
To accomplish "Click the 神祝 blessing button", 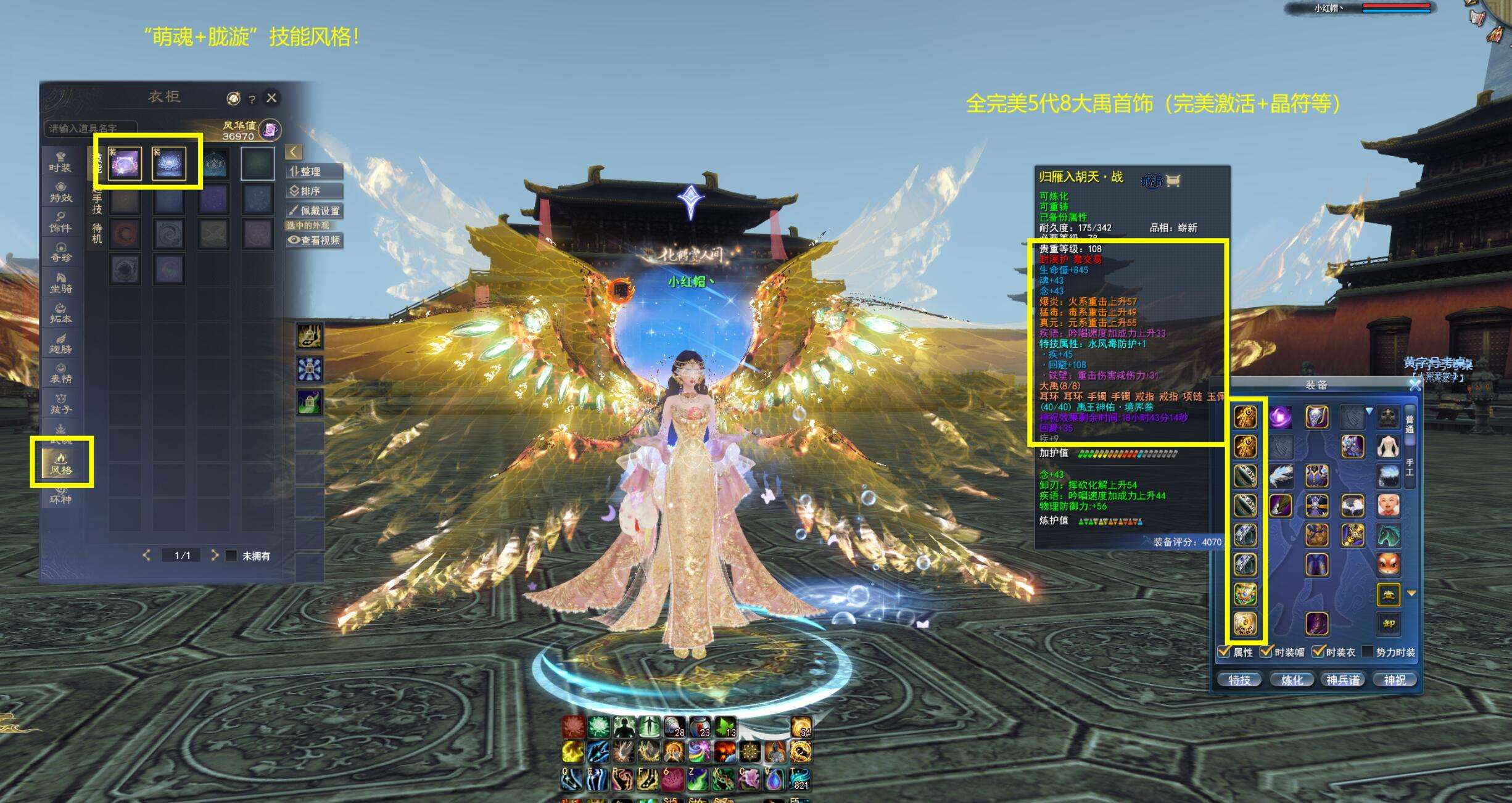I will pyautogui.click(x=1395, y=680).
